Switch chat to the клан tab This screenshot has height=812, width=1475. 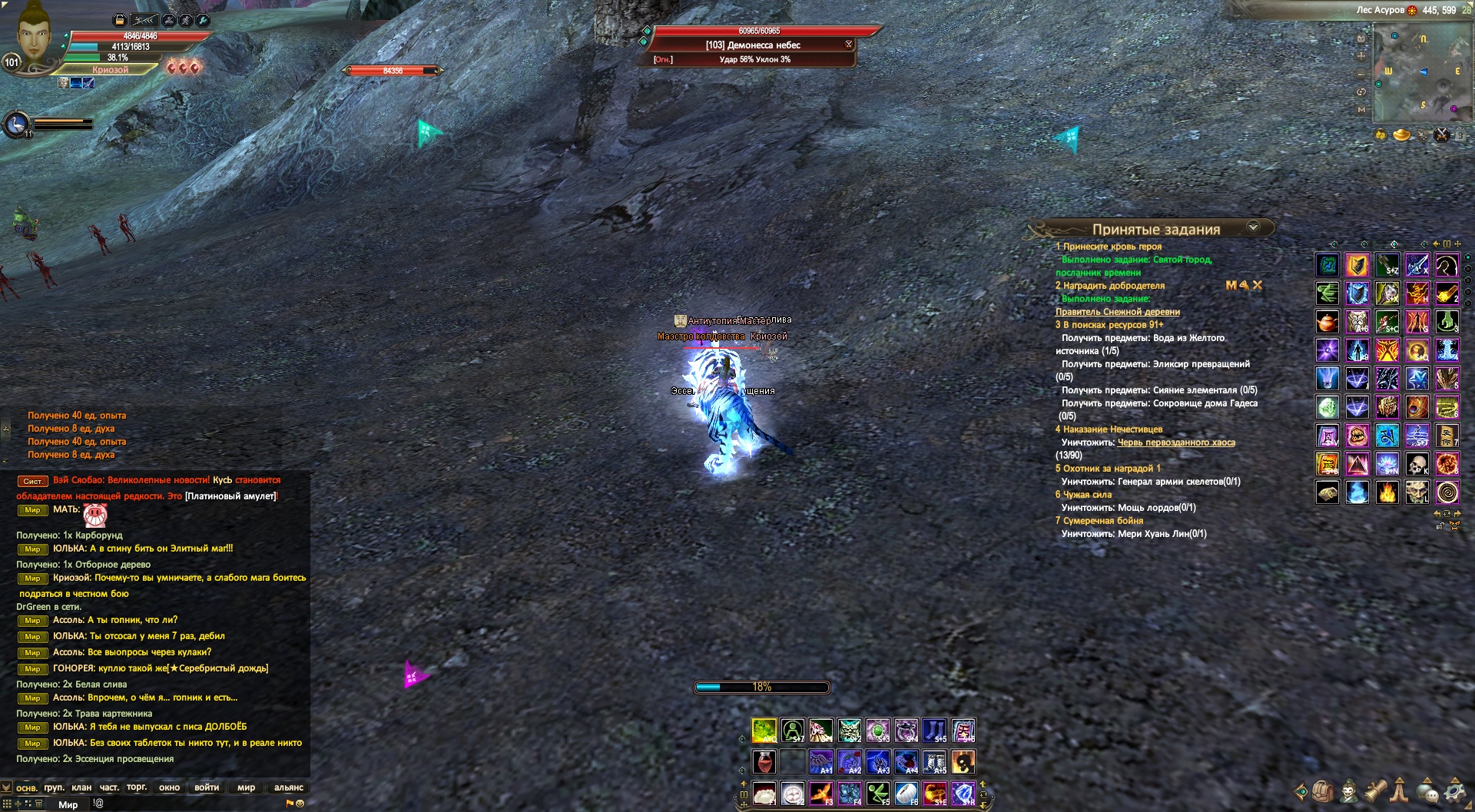81,787
